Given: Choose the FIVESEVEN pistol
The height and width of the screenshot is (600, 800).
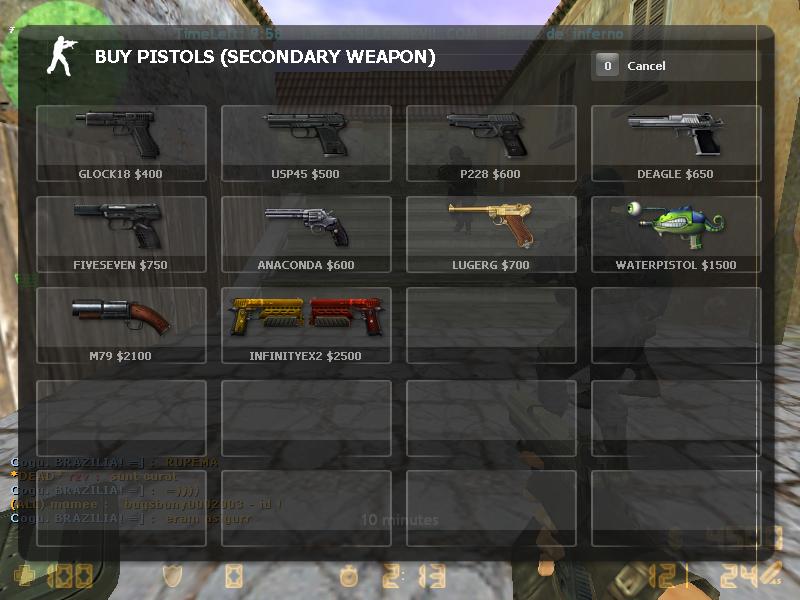Looking at the screenshot, I should 121,234.
